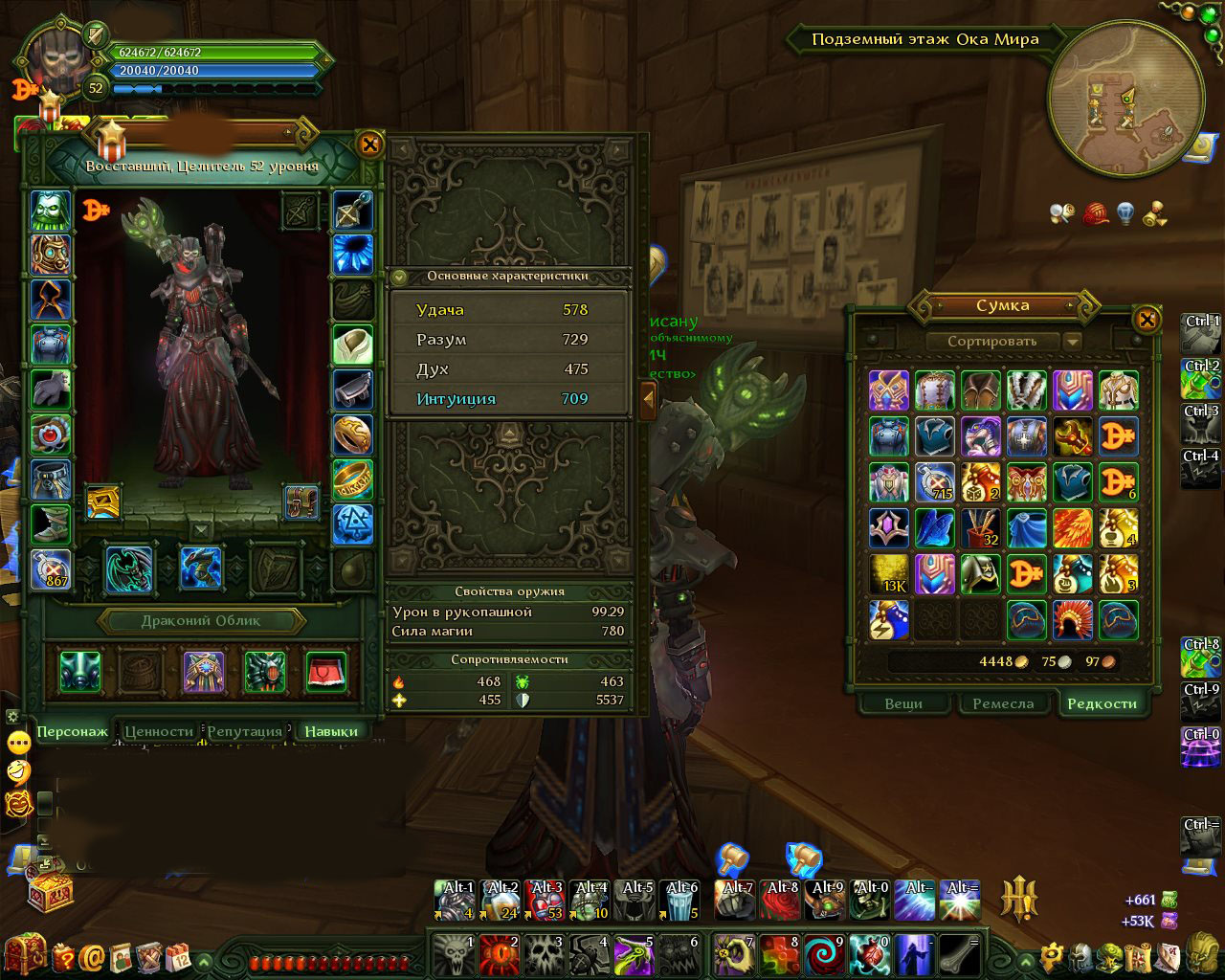This screenshot has width=1225, height=980.
Task: Close the character window
Action: 369,145
